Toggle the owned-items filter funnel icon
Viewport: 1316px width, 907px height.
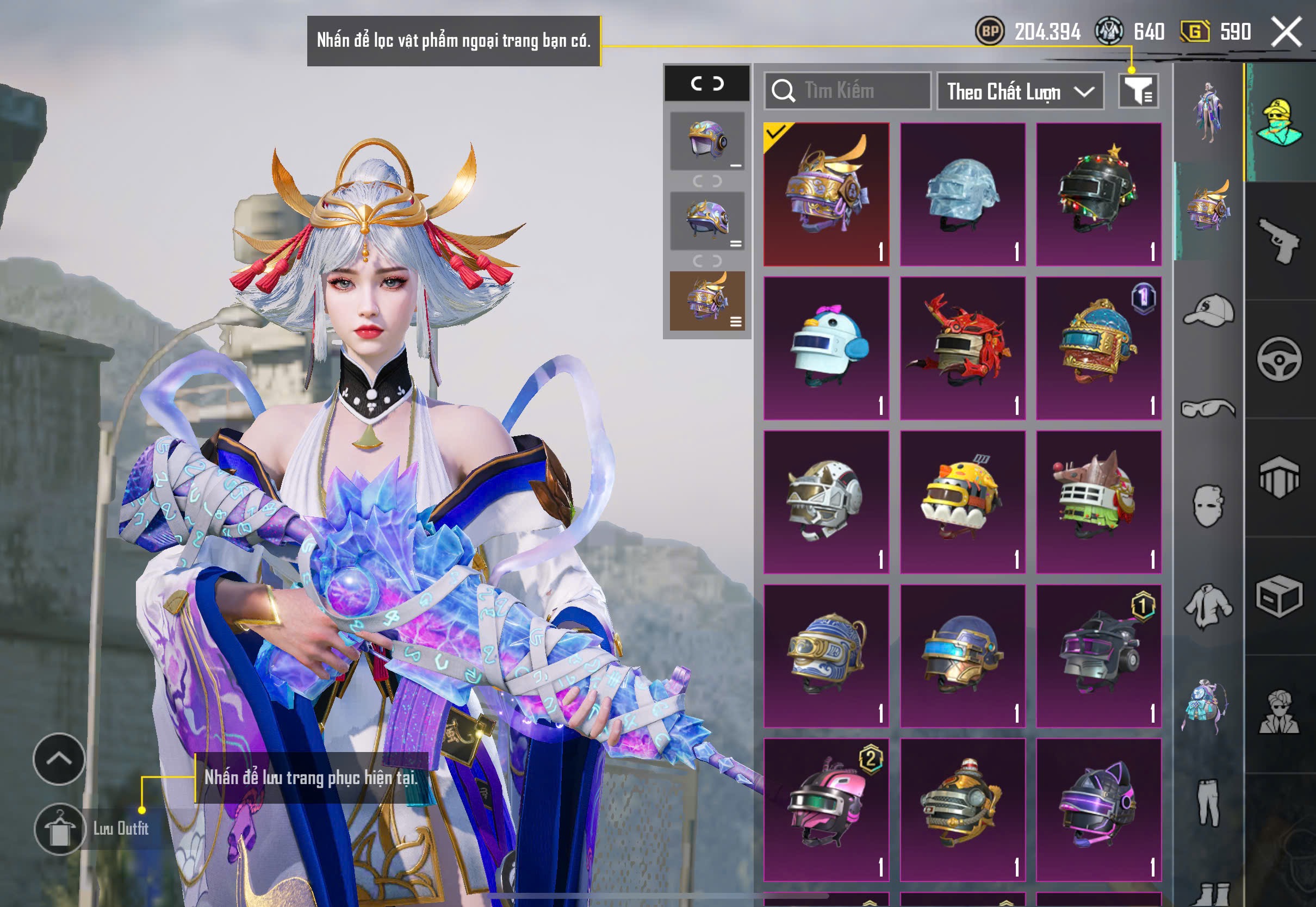coord(1138,91)
